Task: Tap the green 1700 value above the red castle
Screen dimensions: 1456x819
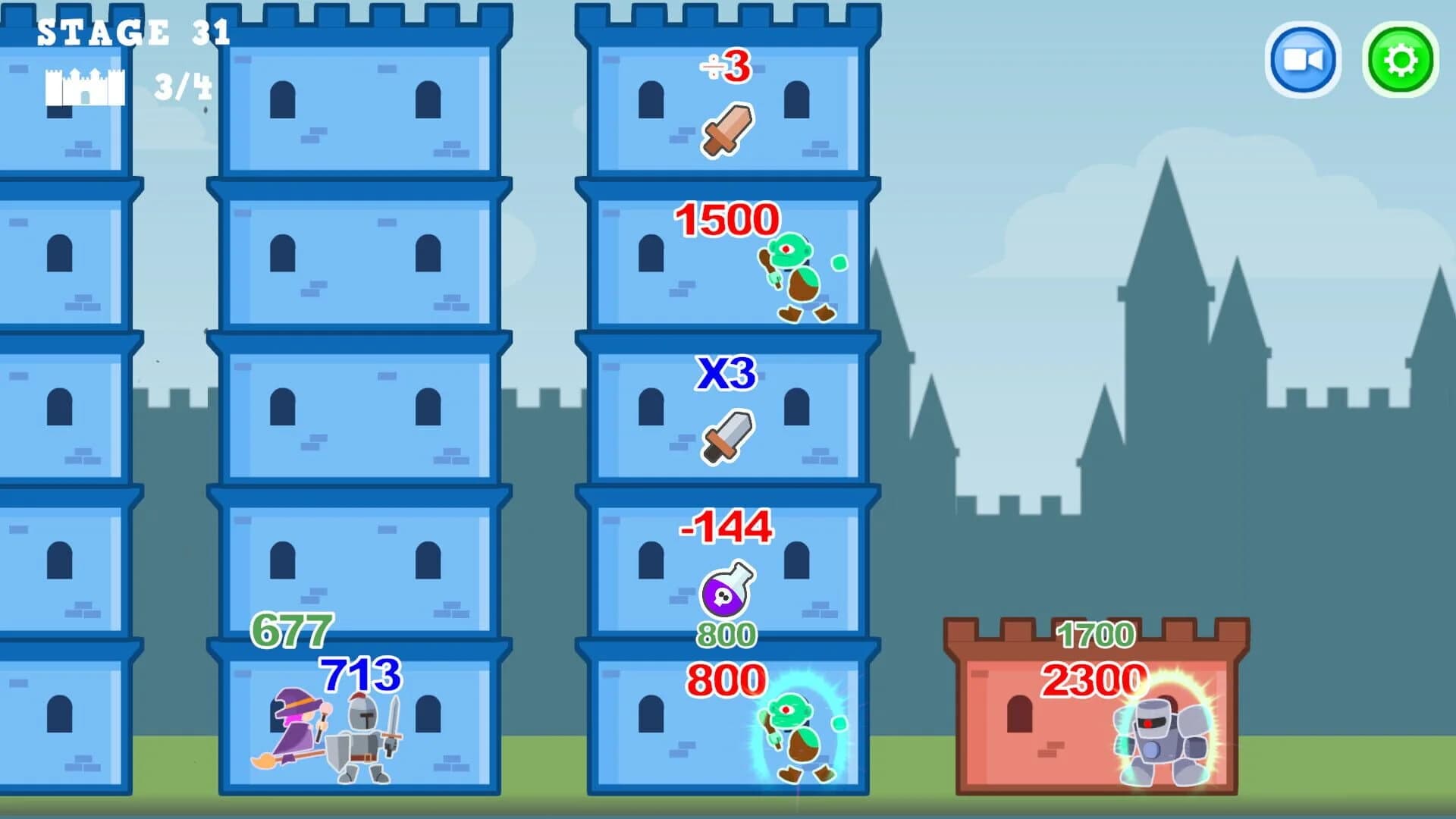Action: pos(1094,635)
